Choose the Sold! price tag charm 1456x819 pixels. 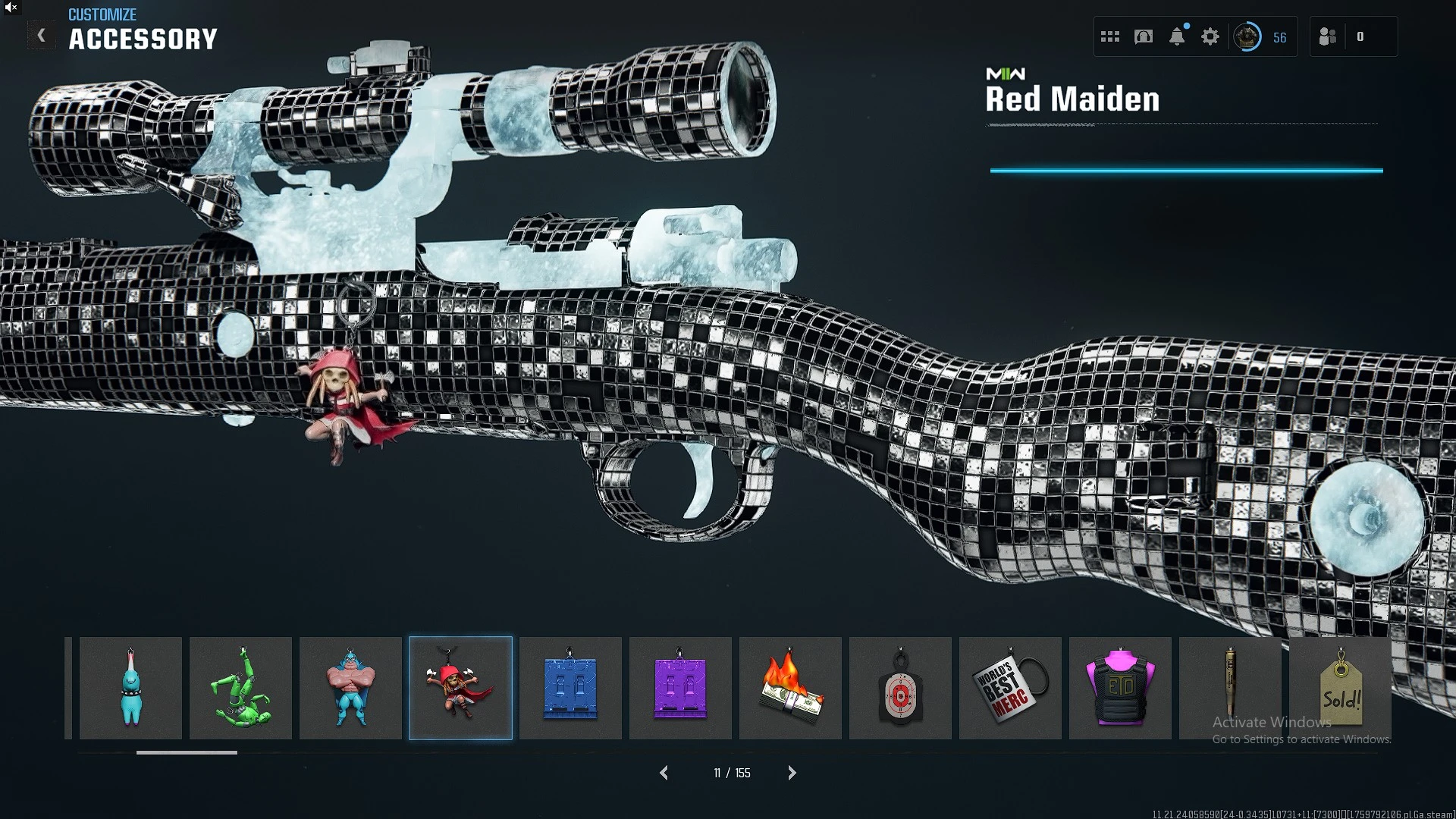tap(1340, 688)
